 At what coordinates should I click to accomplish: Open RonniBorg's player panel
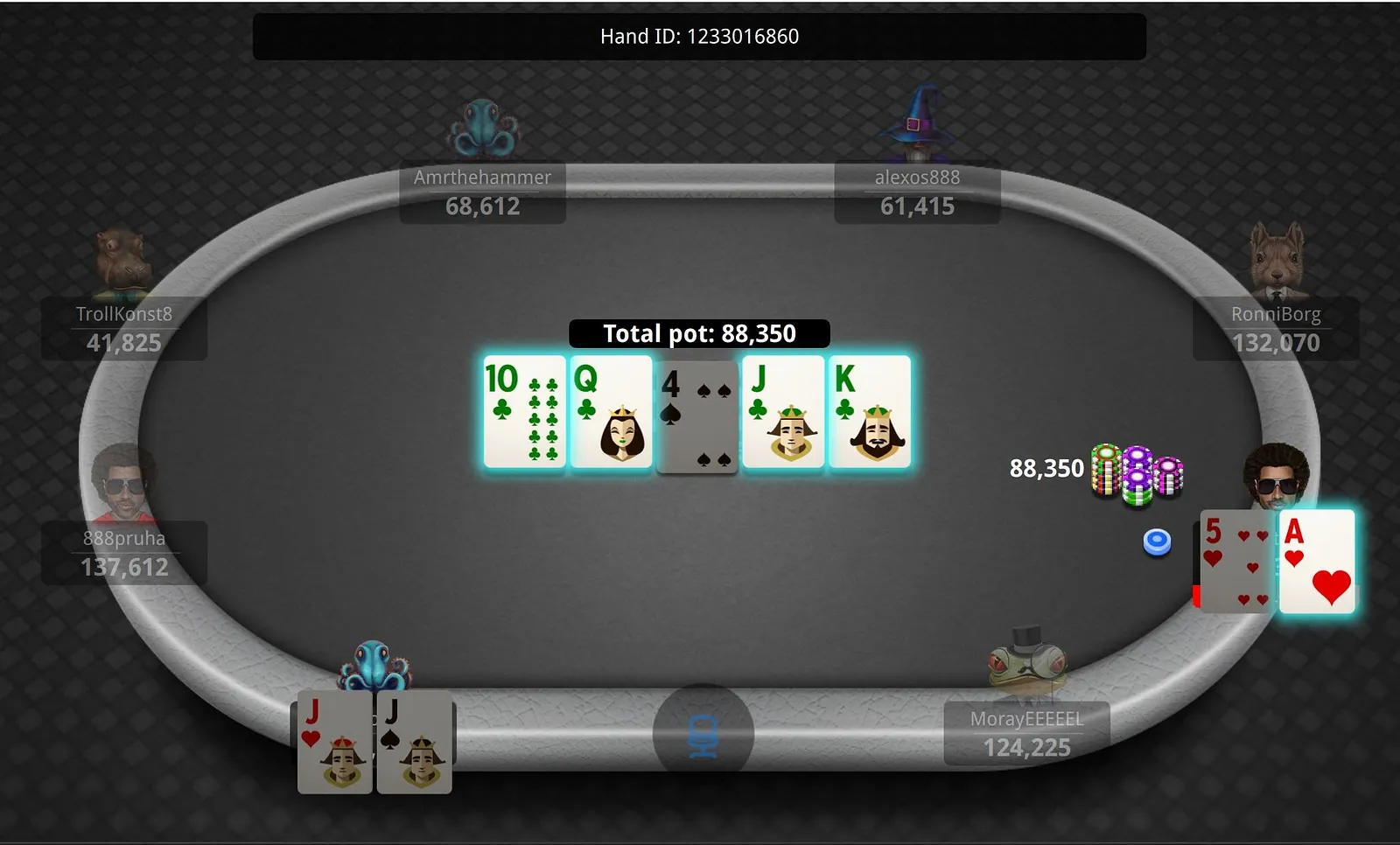[x=1276, y=329]
